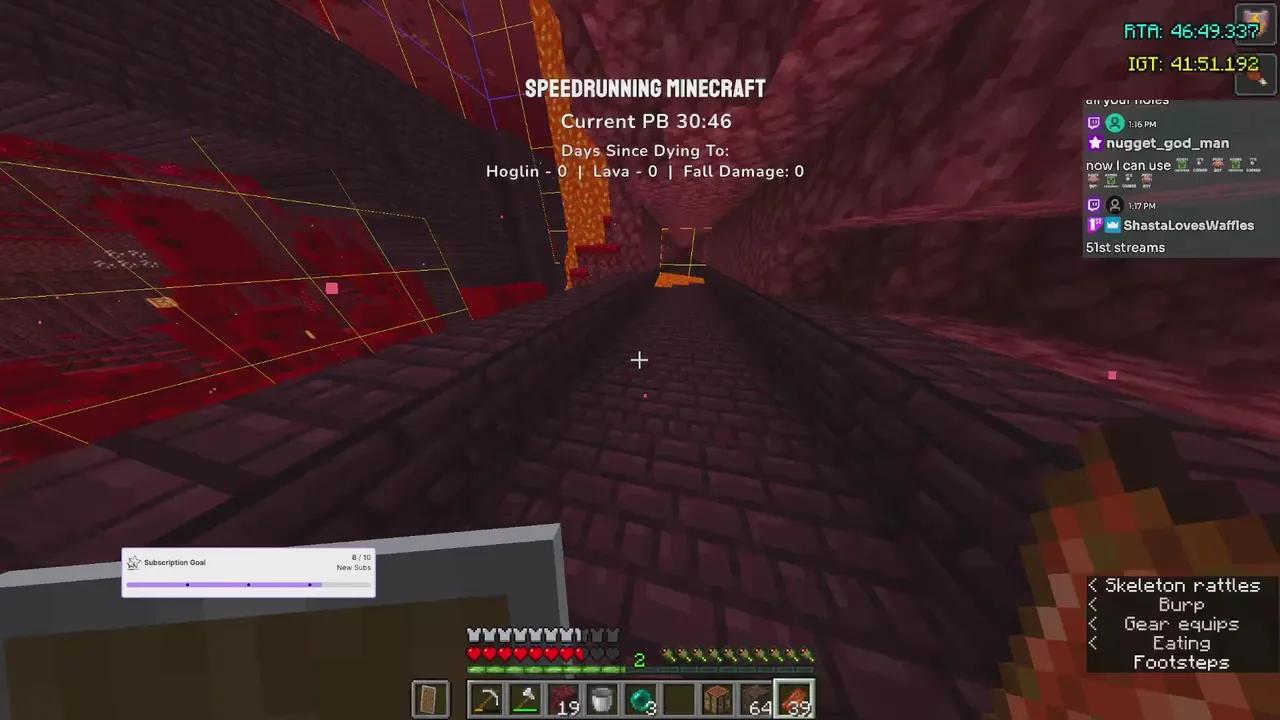Viewport: 1280px width, 720px height.
Task: Click ShastaLovesWaffles's '1st' badge
Action: point(1094,224)
